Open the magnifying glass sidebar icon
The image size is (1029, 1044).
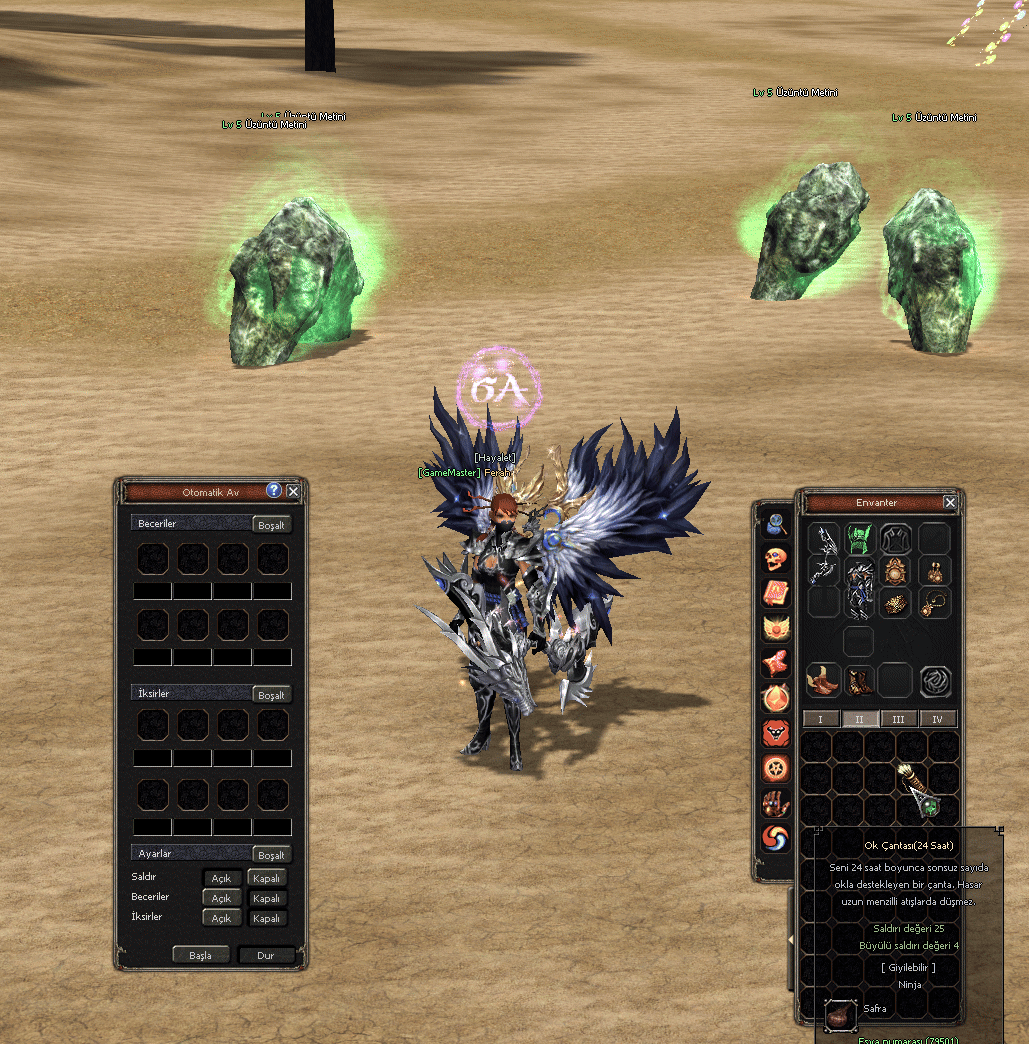(x=776, y=525)
